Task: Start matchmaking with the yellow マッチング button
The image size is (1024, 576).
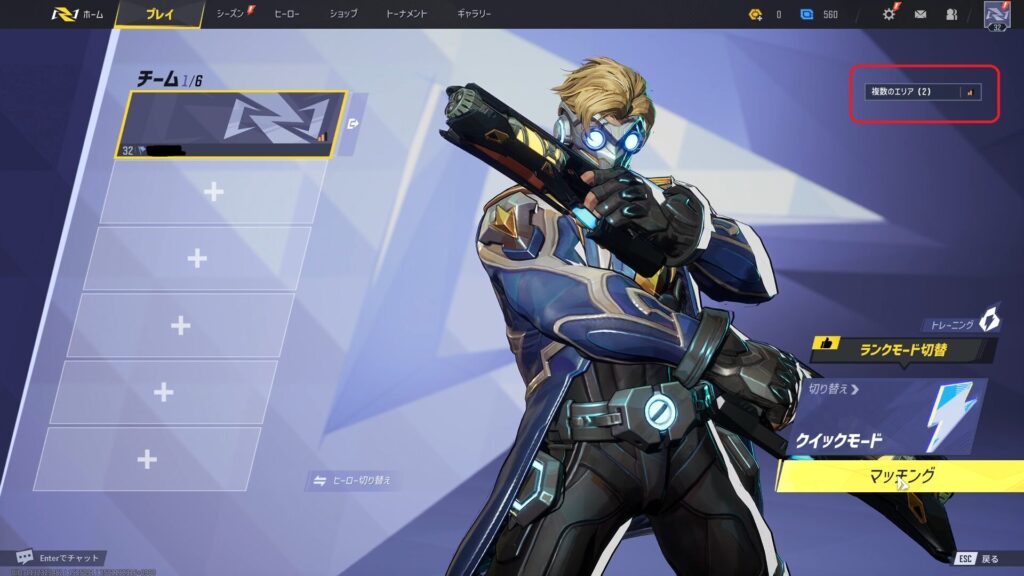Action: click(900, 476)
